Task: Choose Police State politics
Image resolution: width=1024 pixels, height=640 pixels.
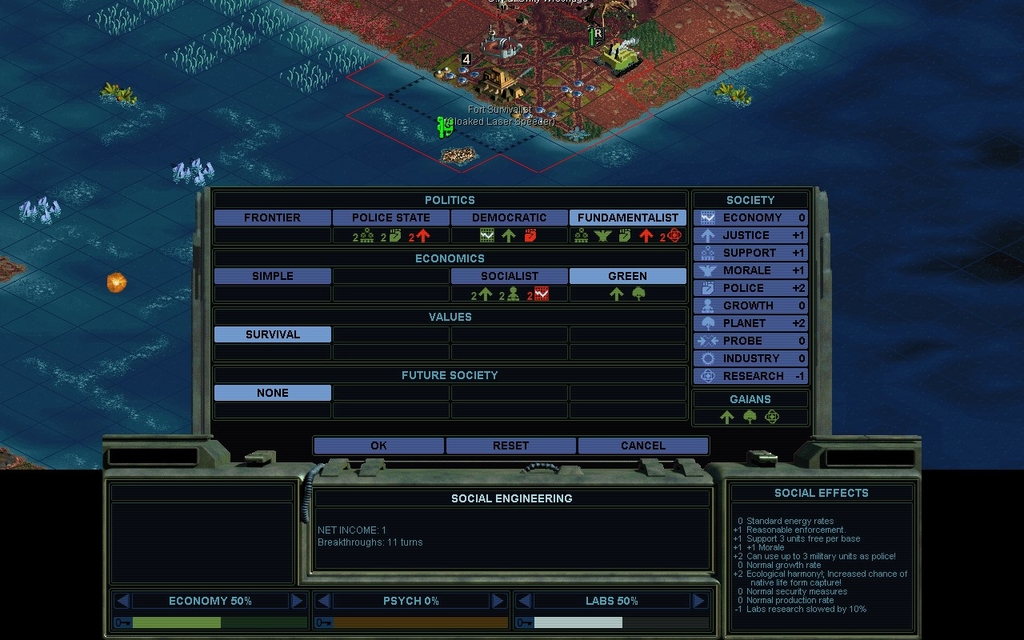Action: pos(391,218)
